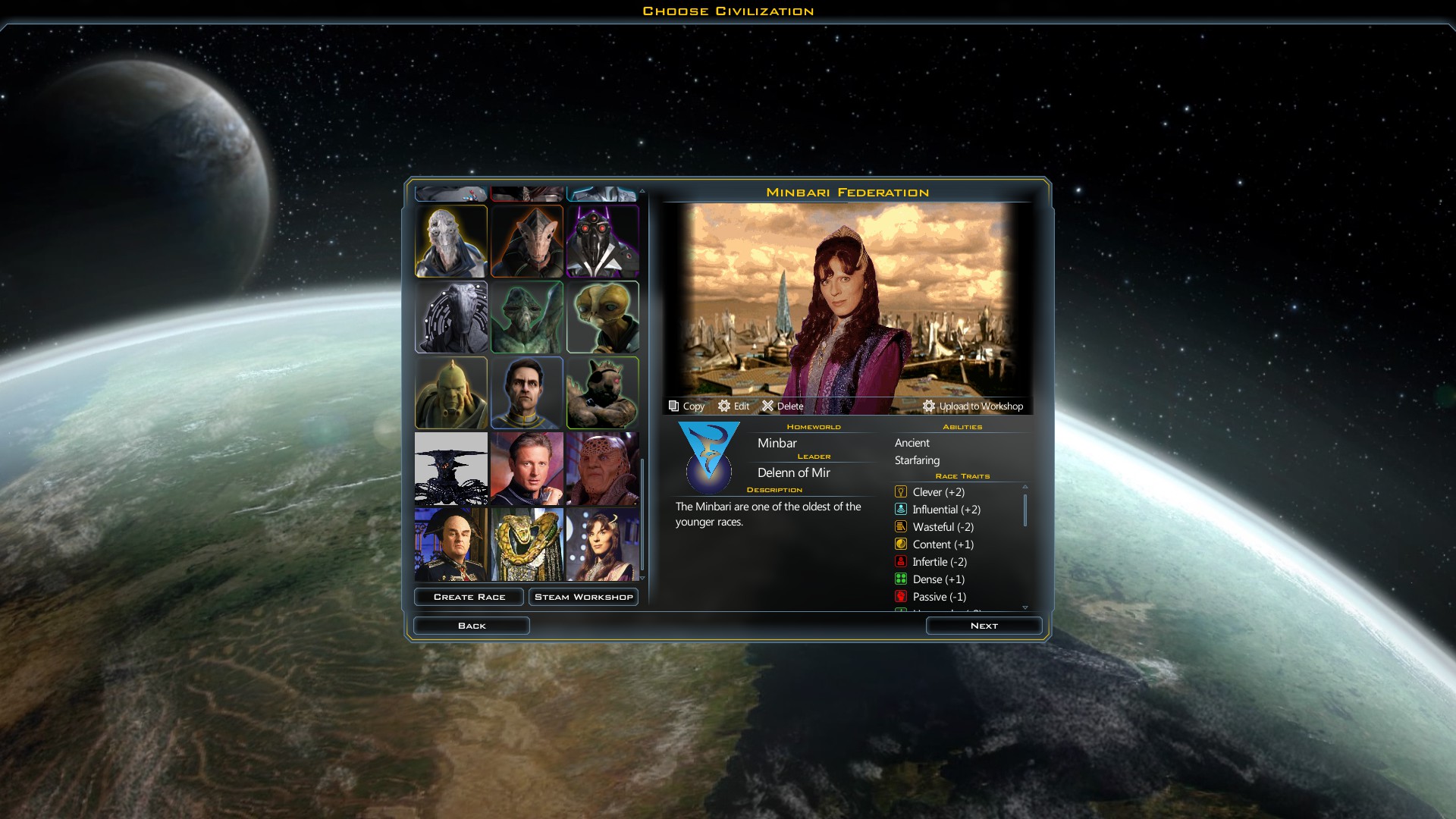1456x819 pixels.
Task: Upload this civilization to Workshop
Action: [x=973, y=406]
